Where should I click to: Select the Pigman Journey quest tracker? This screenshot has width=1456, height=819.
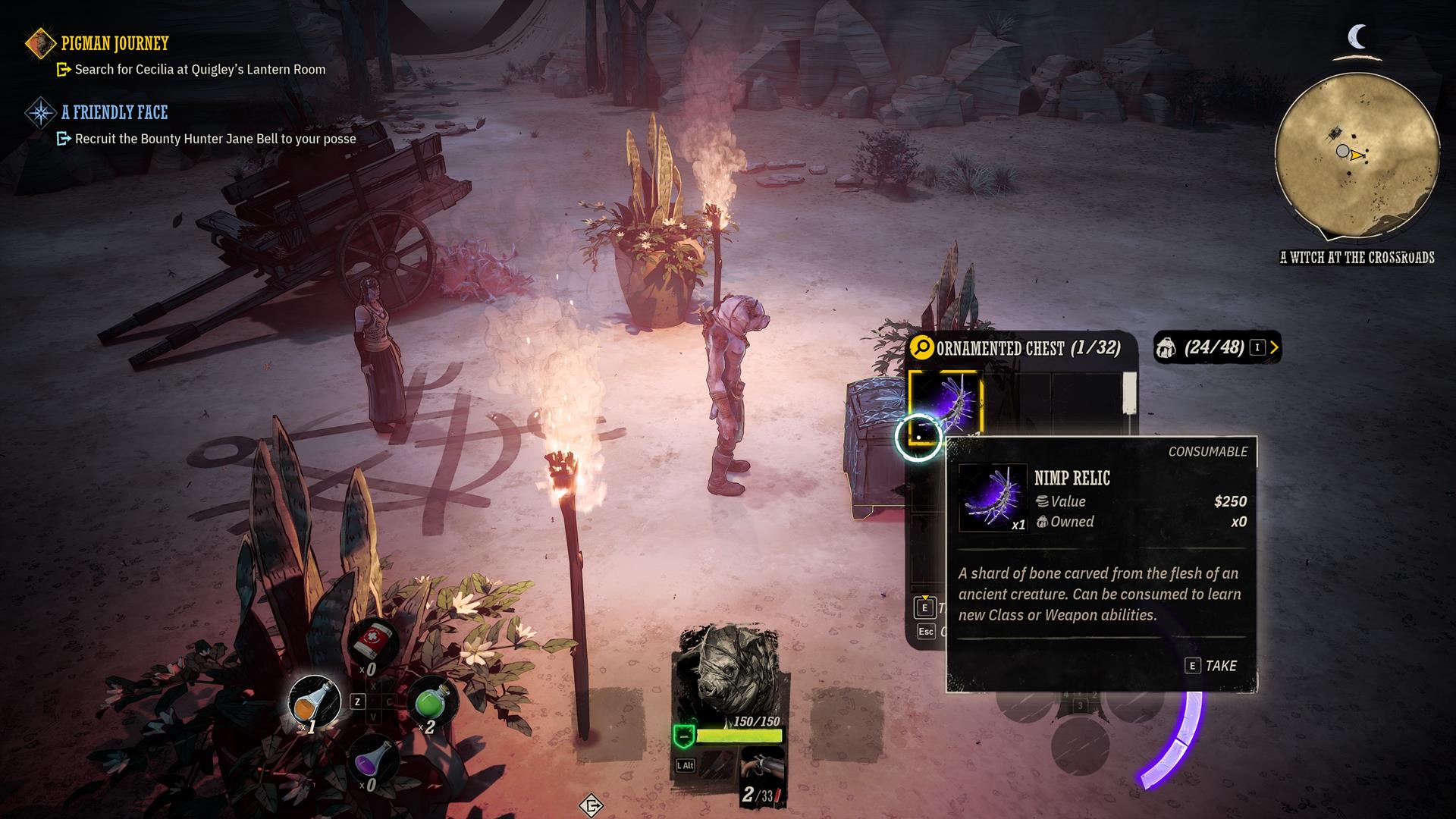coord(115,44)
